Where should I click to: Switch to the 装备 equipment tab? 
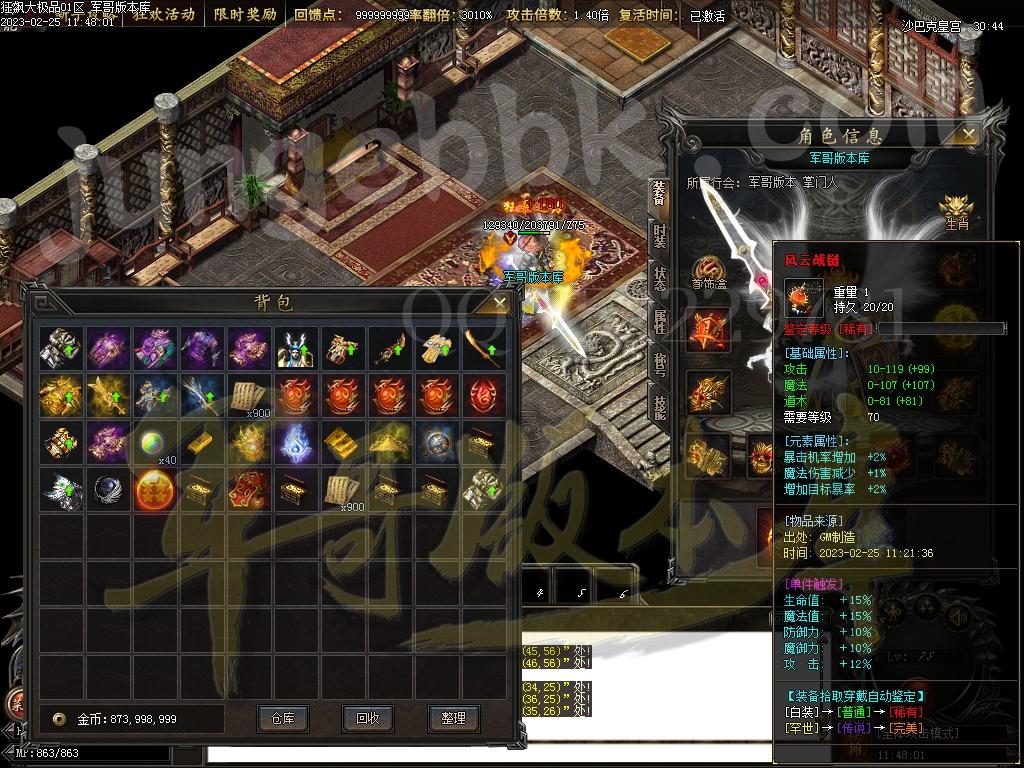click(659, 193)
